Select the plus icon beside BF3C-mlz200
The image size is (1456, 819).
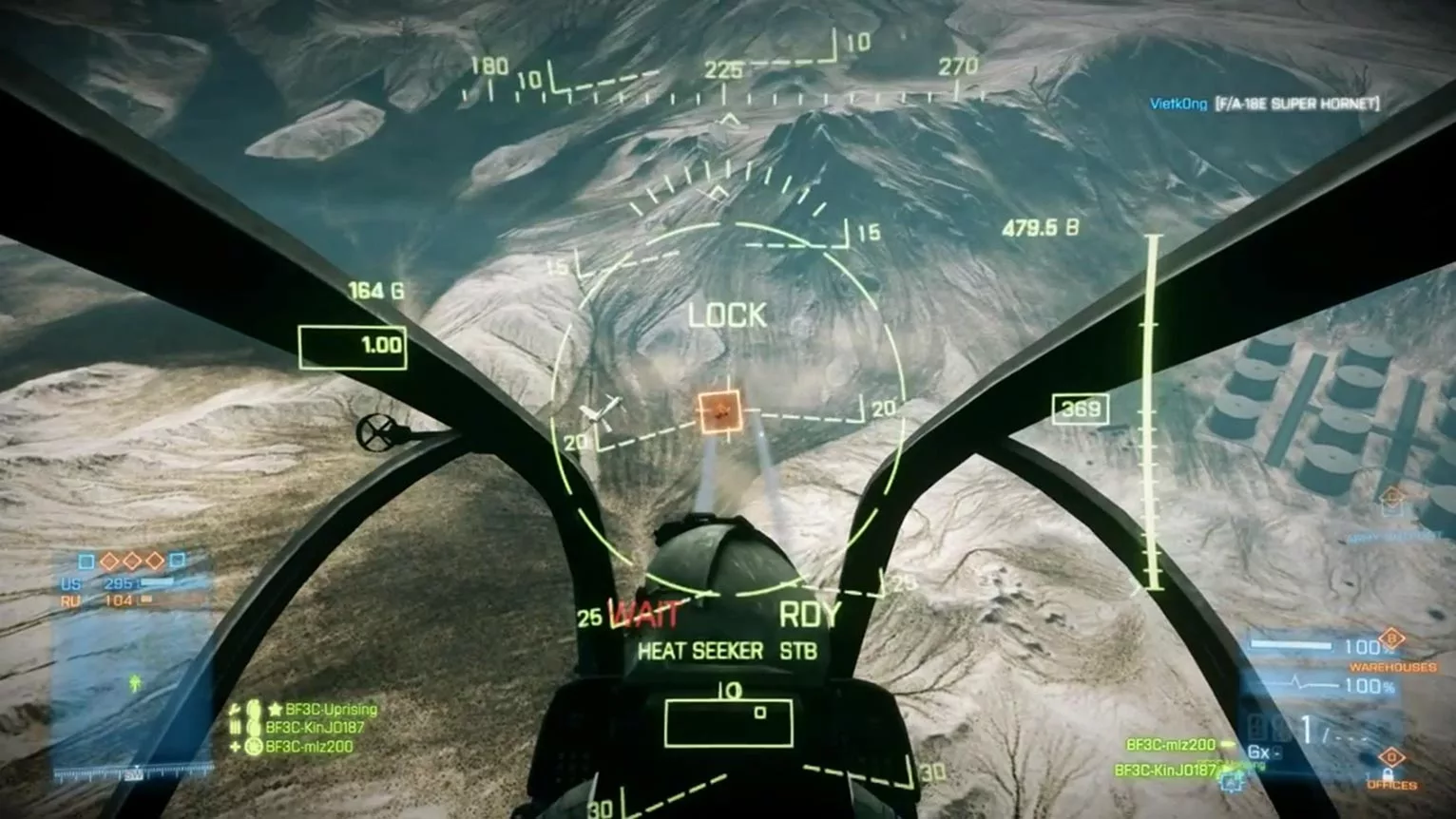click(x=234, y=746)
